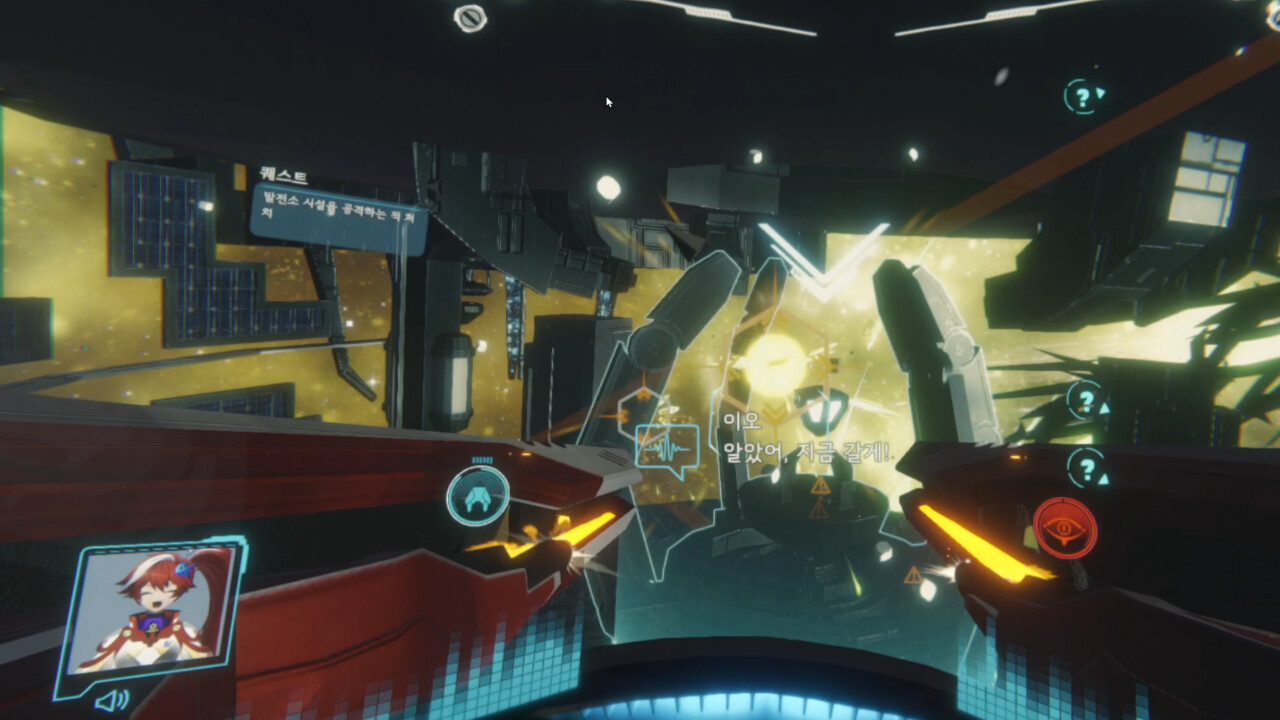The width and height of the screenshot is (1280, 720).
Task: Mute Io's voice with the speaker icon
Action: [114, 701]
